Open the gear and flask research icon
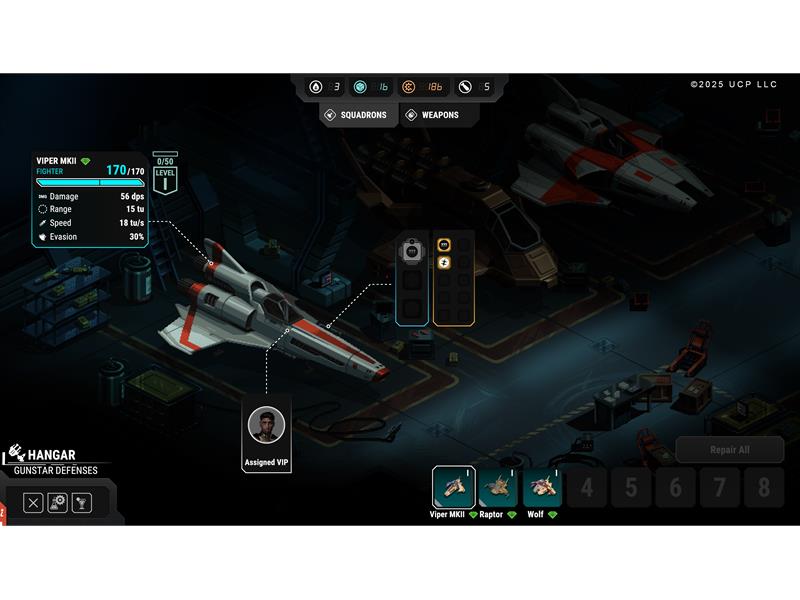The height and width of the screenshot is (600, 800). 58,503
